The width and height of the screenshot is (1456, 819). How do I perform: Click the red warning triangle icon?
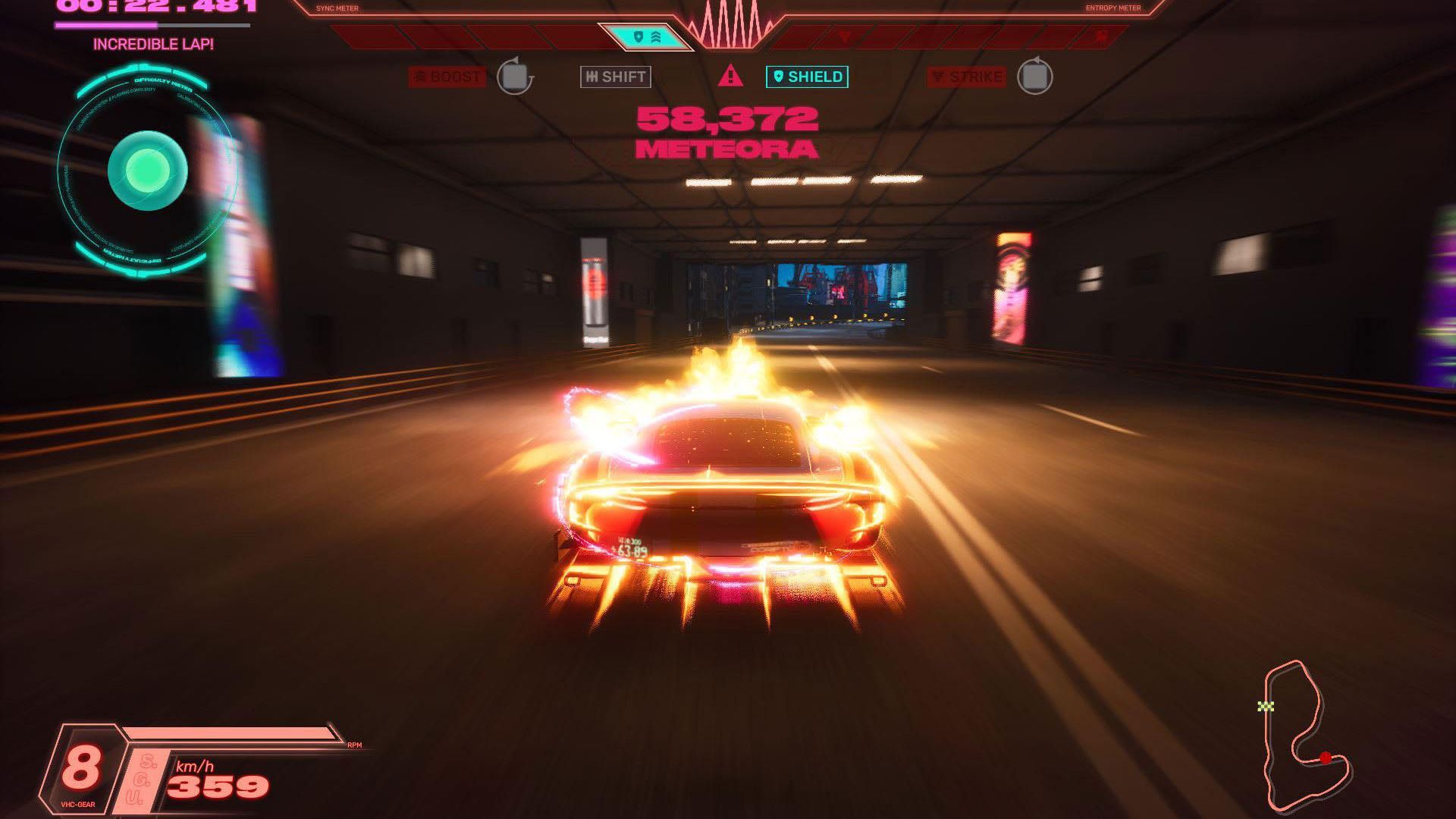(x=730, y=76)
